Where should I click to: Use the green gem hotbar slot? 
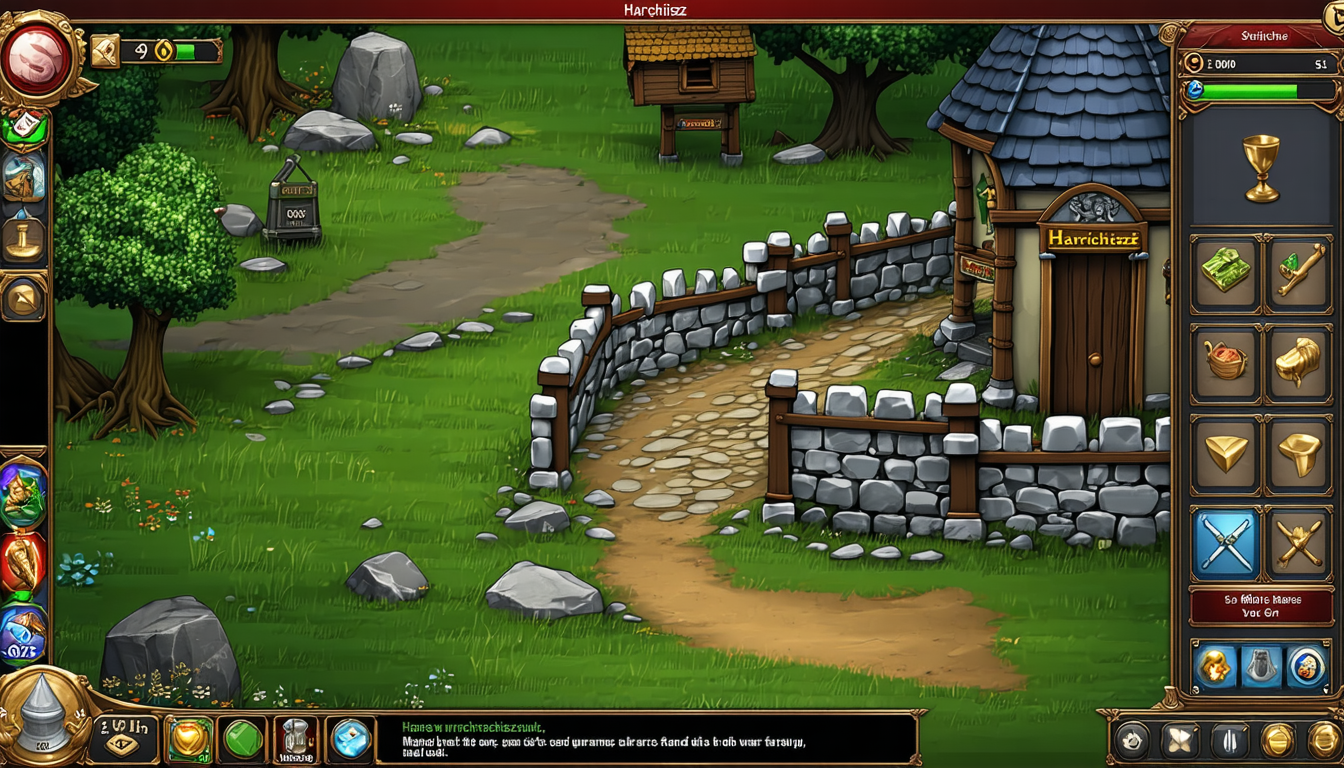point(242,740)
